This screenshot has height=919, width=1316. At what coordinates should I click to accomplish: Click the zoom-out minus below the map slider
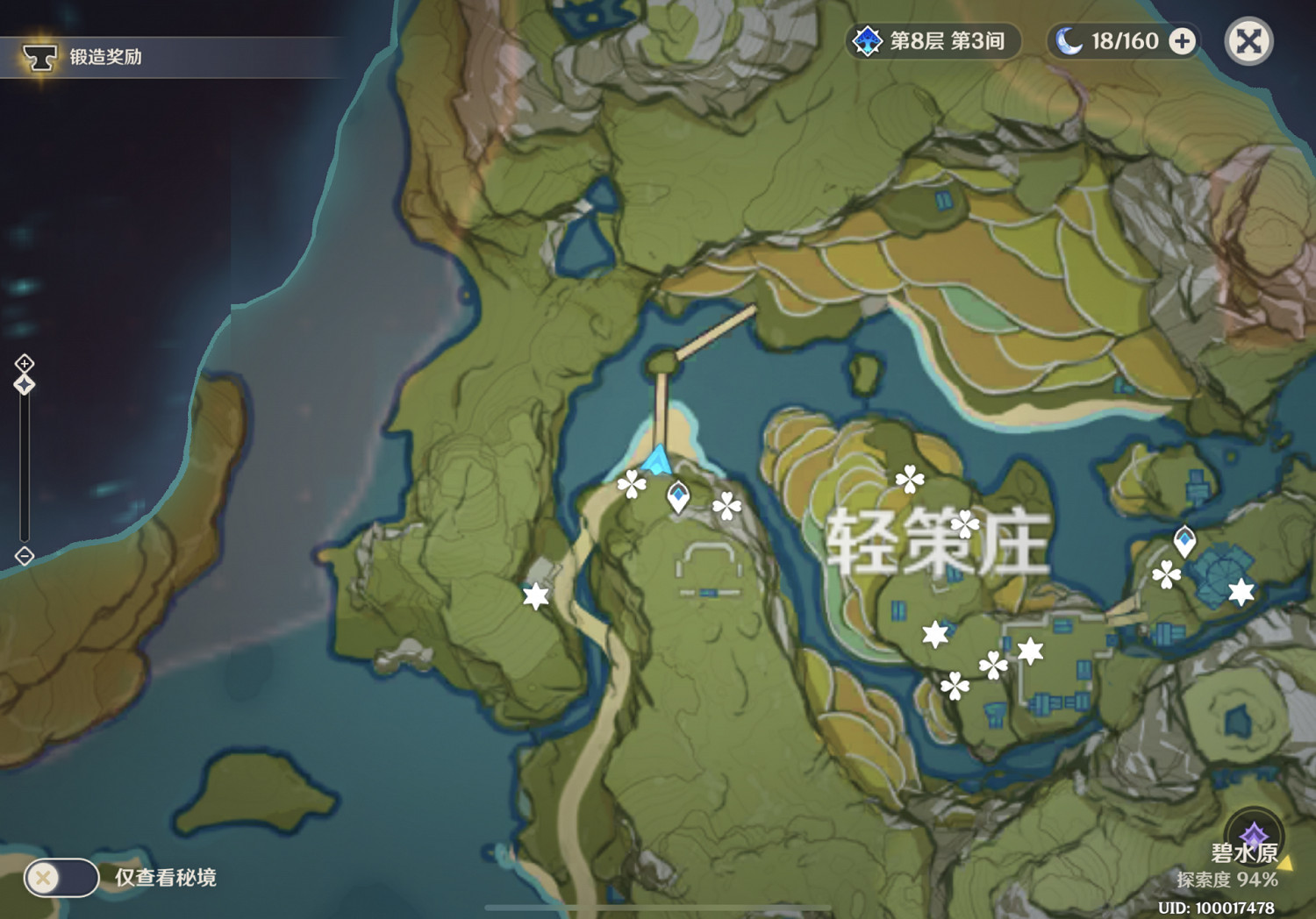coord(24,554)
